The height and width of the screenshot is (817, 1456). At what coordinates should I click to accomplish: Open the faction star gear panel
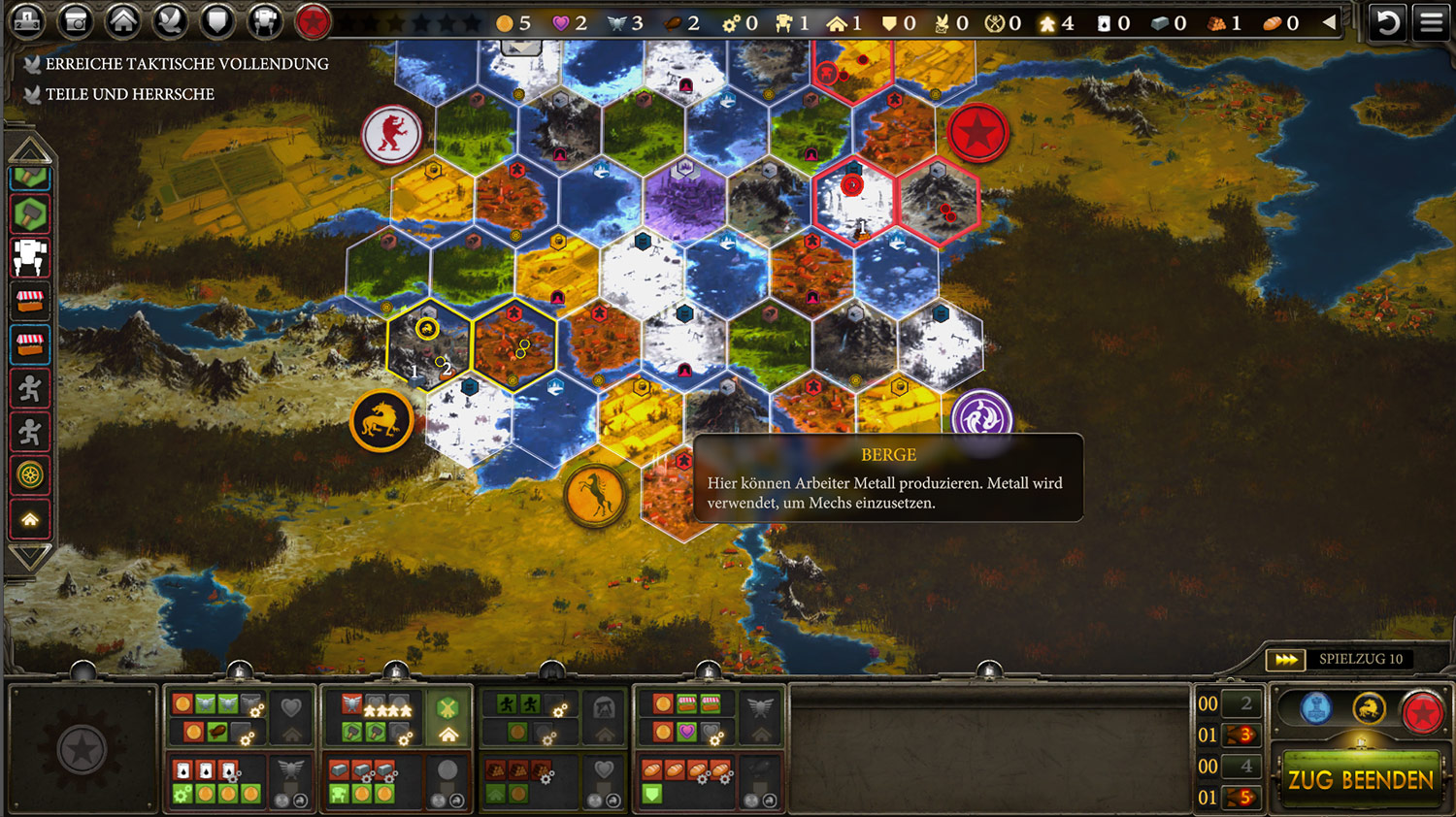pos(82,749)
